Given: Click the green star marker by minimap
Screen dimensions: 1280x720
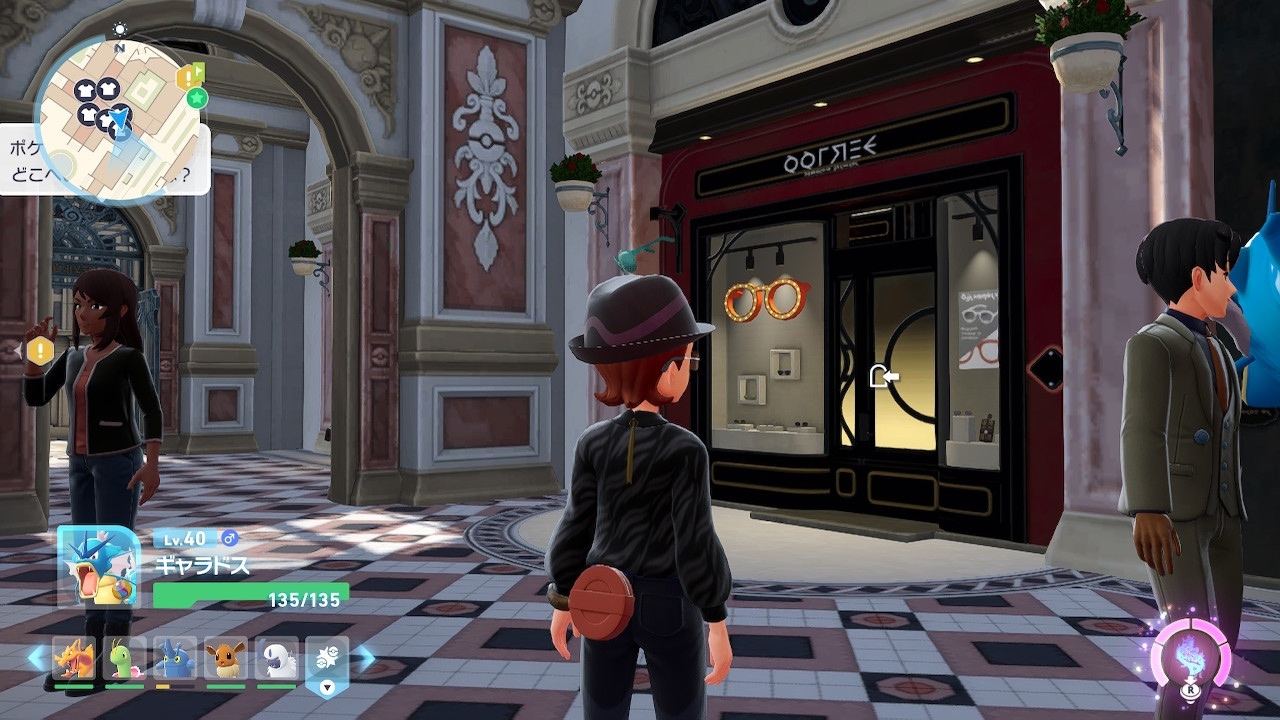Looking at the screenshot, I should pos(197,97).
